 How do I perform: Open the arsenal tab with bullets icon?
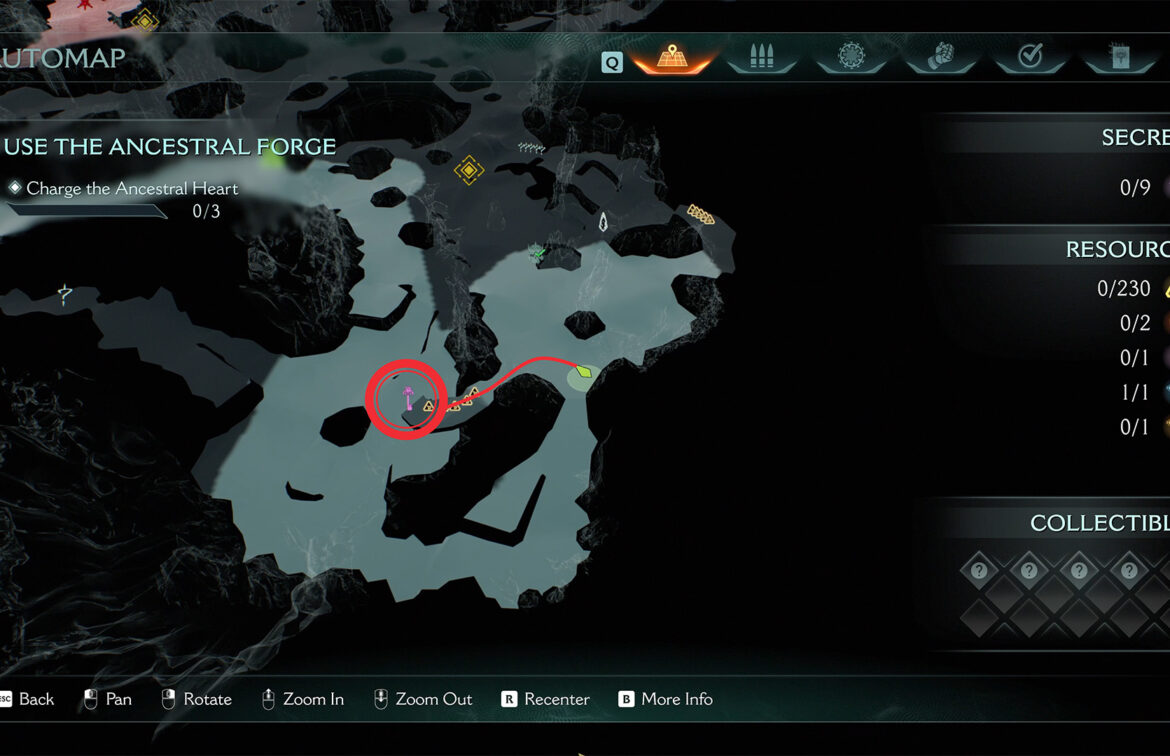point(762,57)
